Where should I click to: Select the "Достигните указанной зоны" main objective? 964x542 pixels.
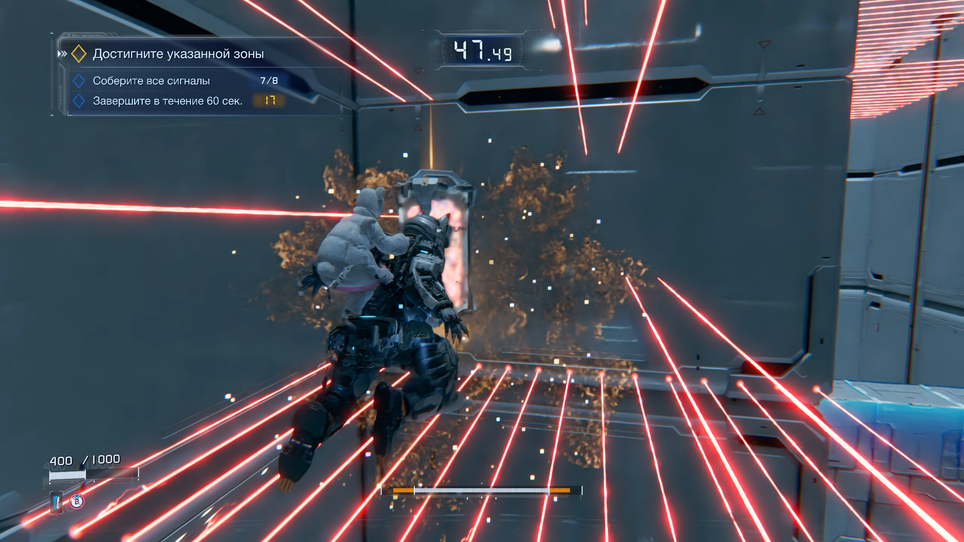178,54
